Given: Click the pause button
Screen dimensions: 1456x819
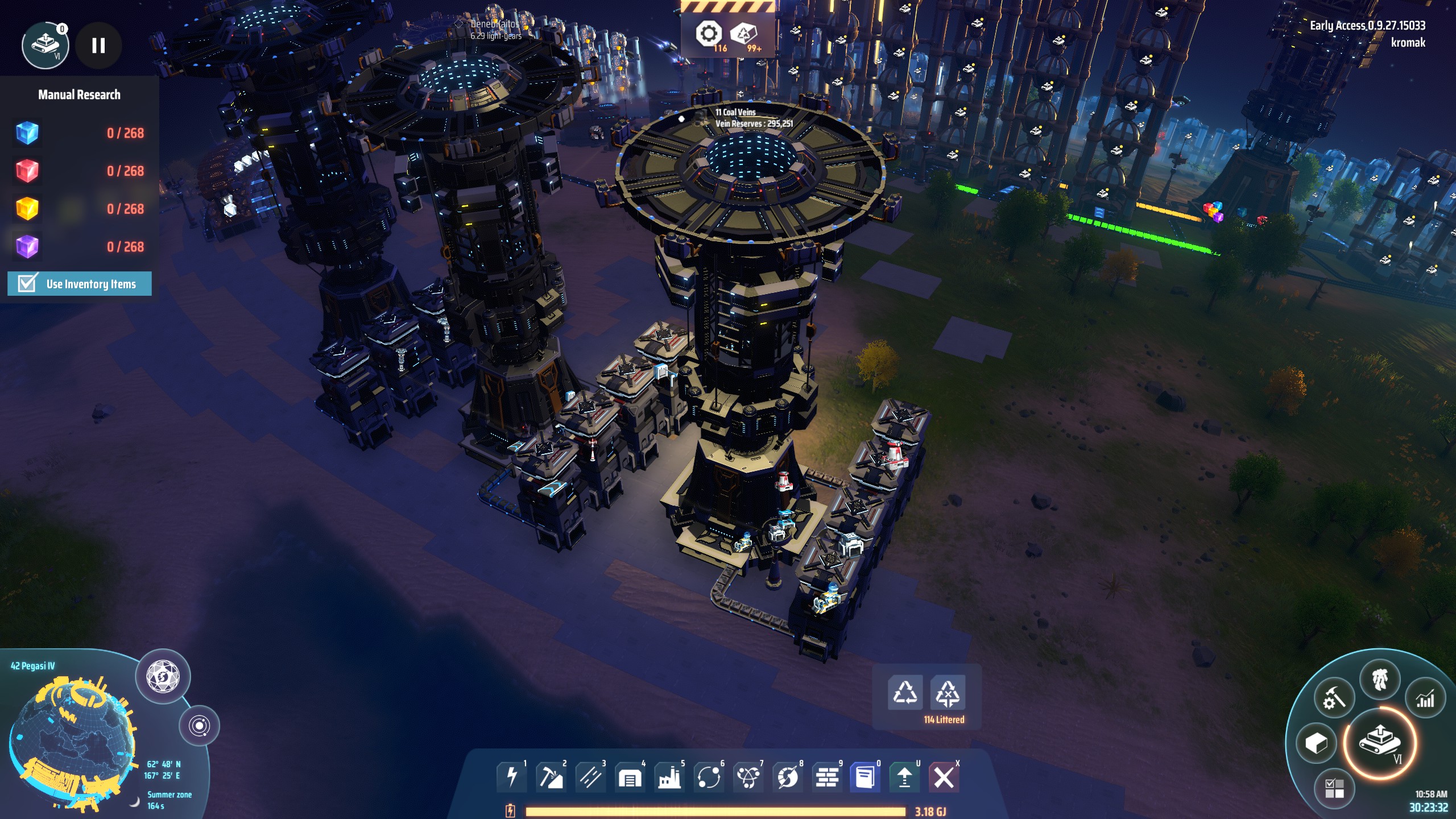Looking at the screenshot, I should (98, 45).
